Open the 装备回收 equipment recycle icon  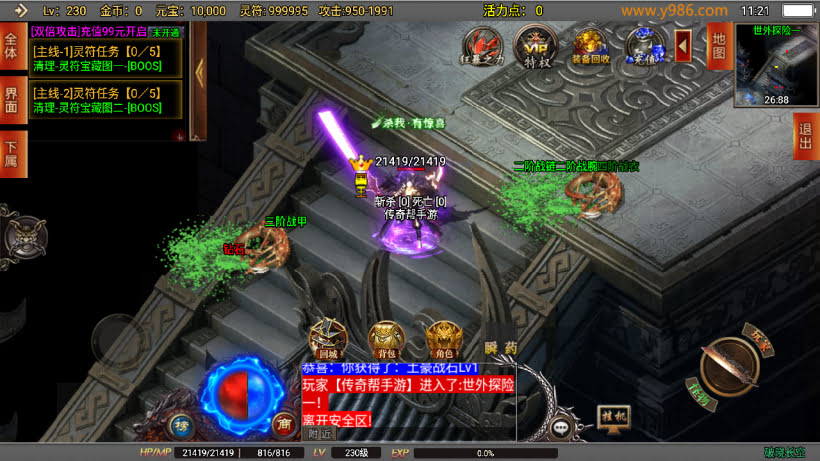pos(590,45)
